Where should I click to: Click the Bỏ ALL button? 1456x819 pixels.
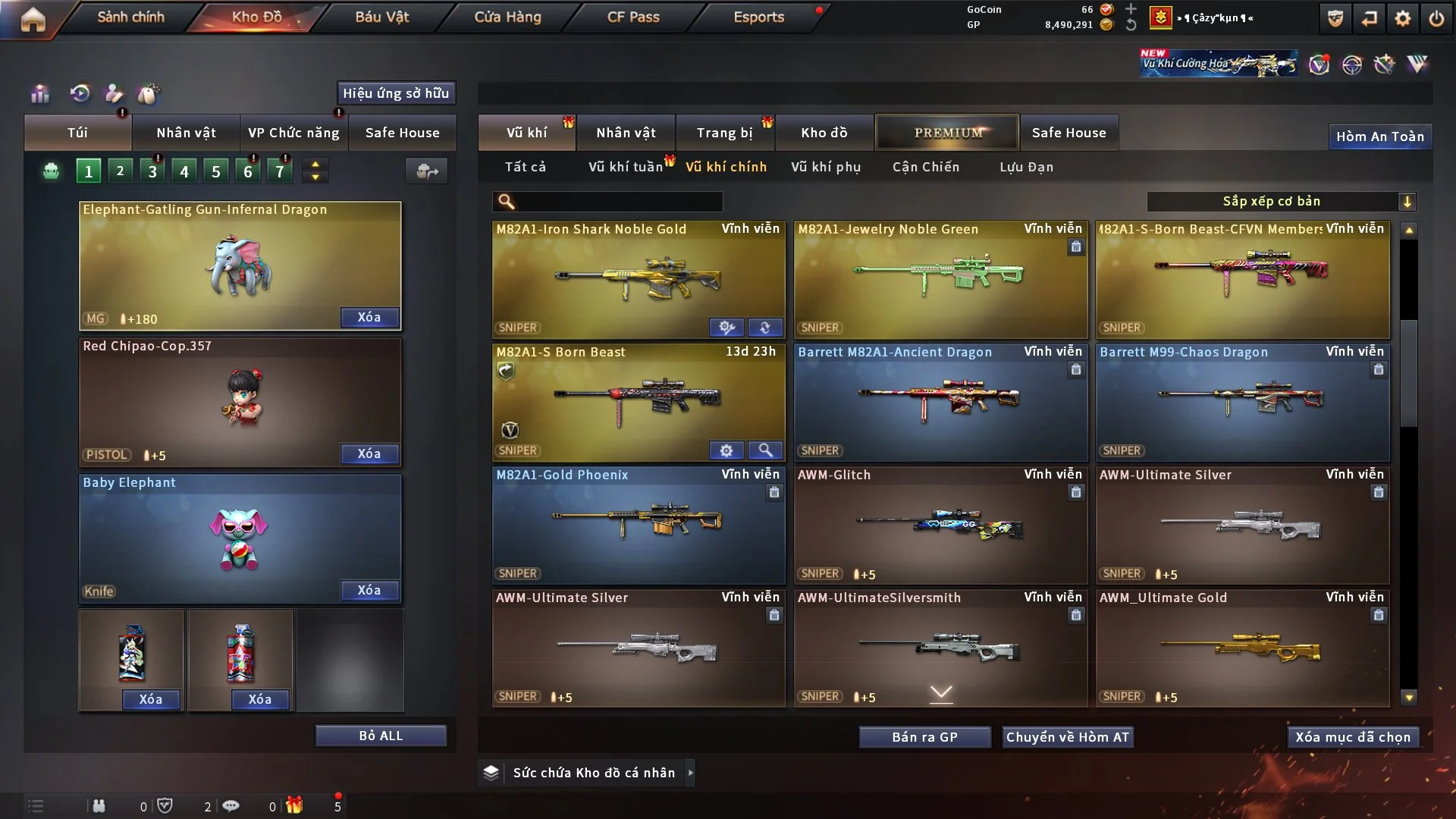tap(381, 736)
